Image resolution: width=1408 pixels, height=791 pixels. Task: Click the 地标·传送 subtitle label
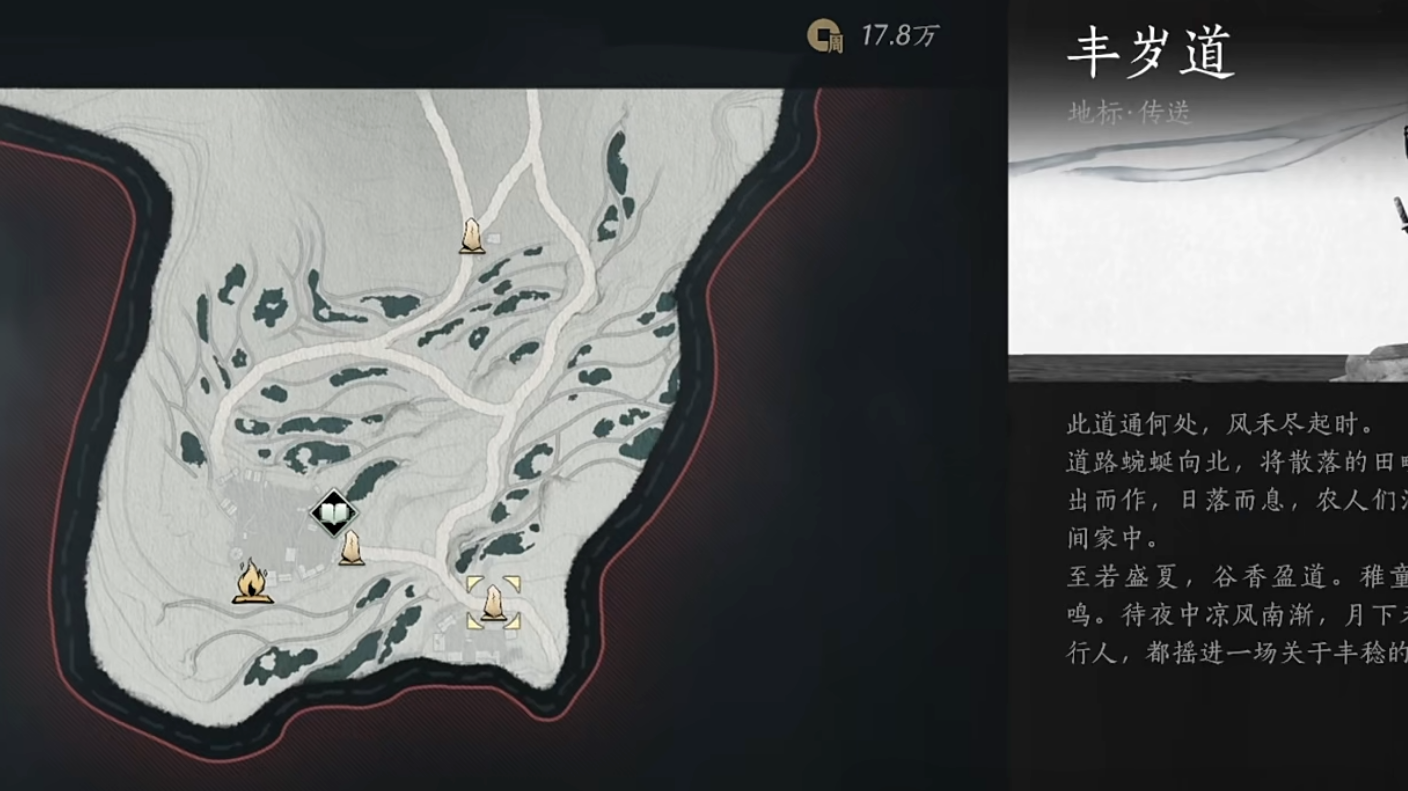pyautogui.click(x=1128, y=112)
